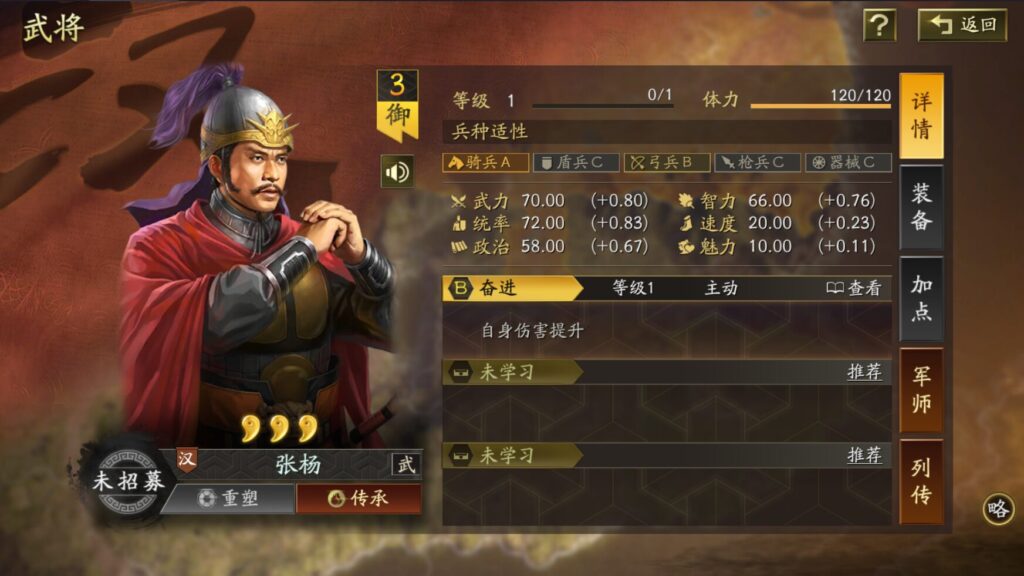Select the 加点 stat points tab
Viewport: 1024px width, 576px height.
coord(921,298)
